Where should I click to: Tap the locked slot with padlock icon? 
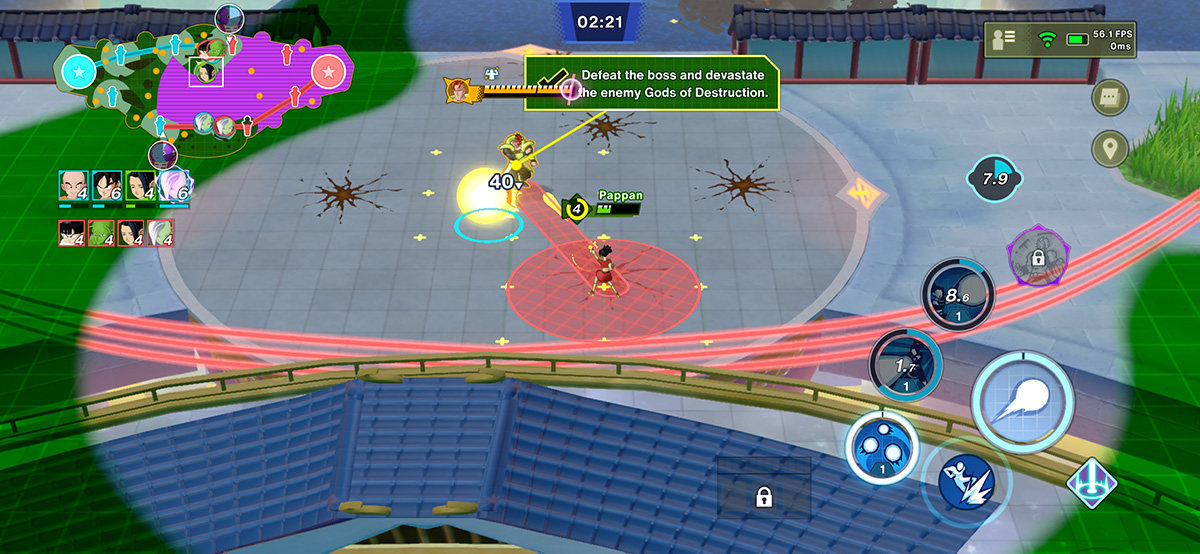tap(763, 497)
